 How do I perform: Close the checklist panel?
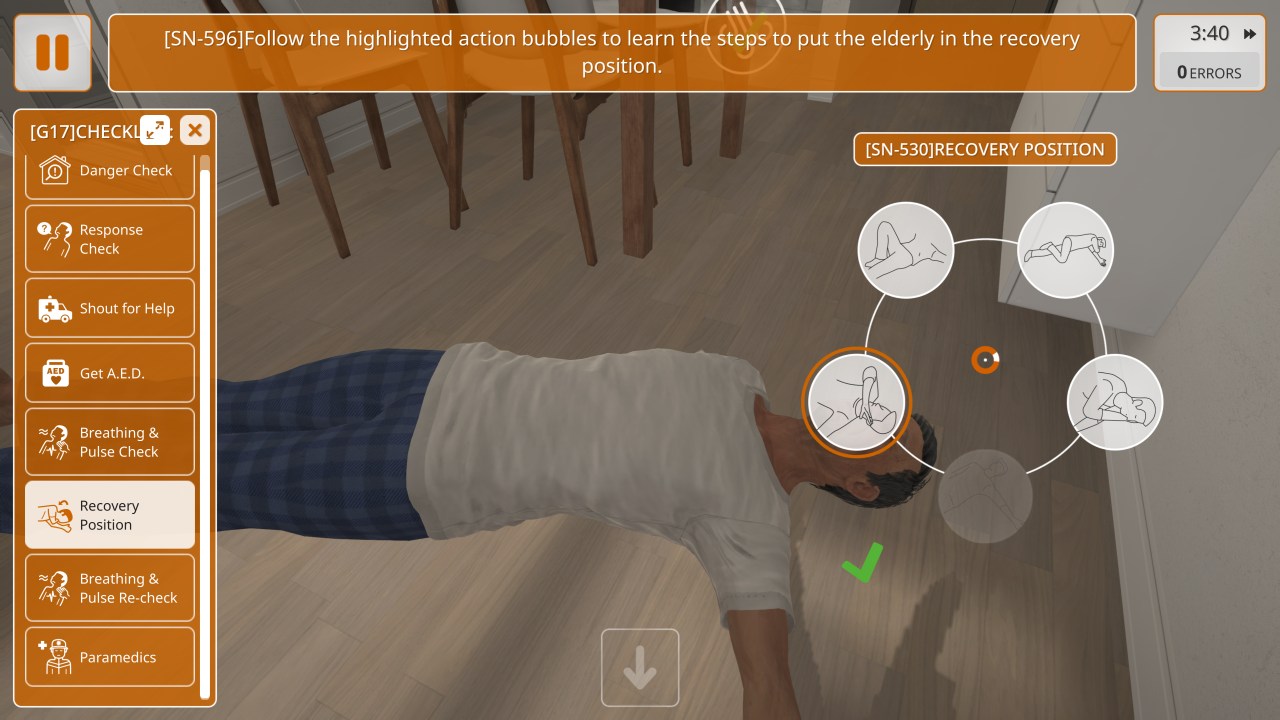[x=195, y=130]
